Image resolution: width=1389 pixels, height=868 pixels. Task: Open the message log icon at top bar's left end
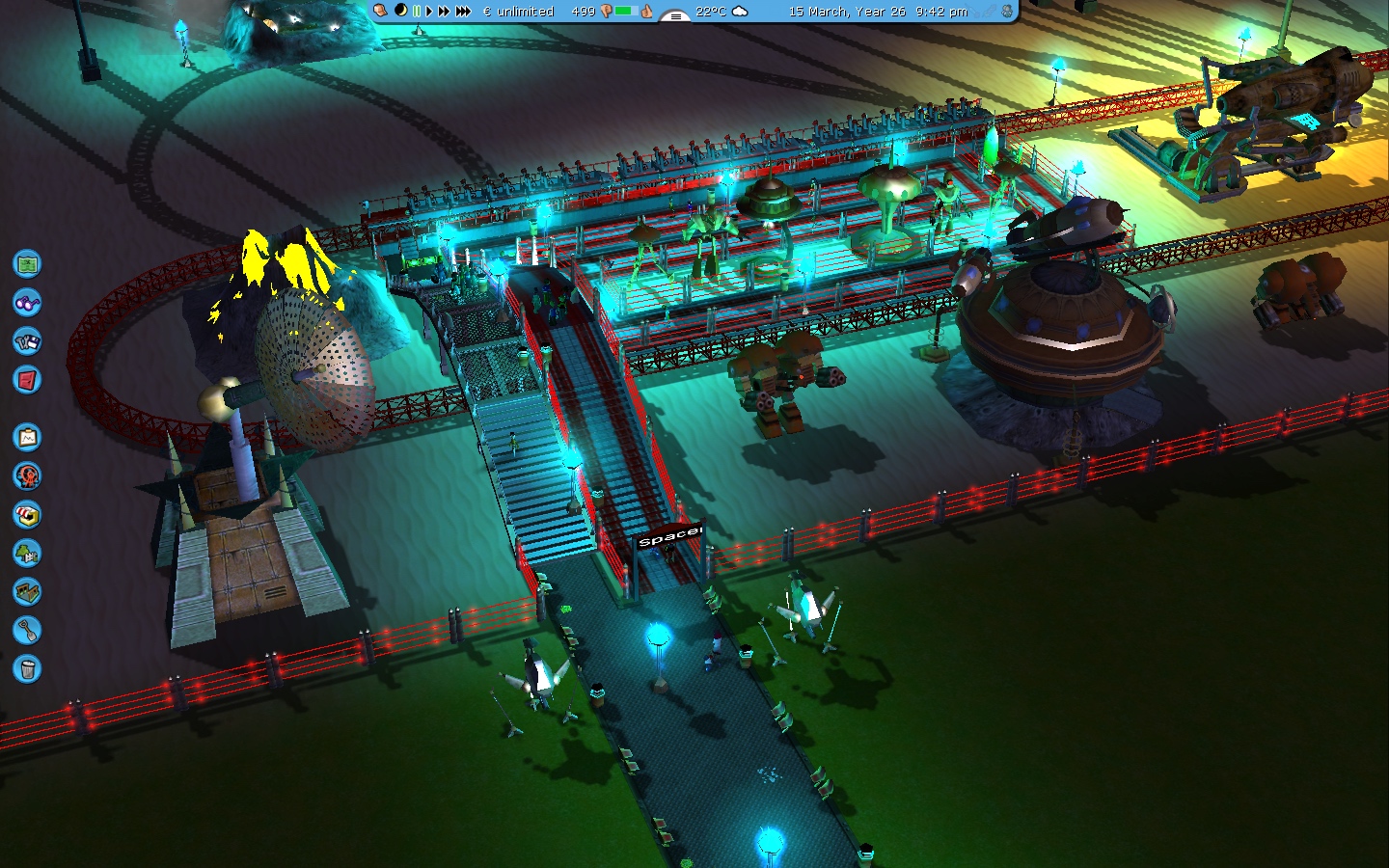click(x=381, y=11)
